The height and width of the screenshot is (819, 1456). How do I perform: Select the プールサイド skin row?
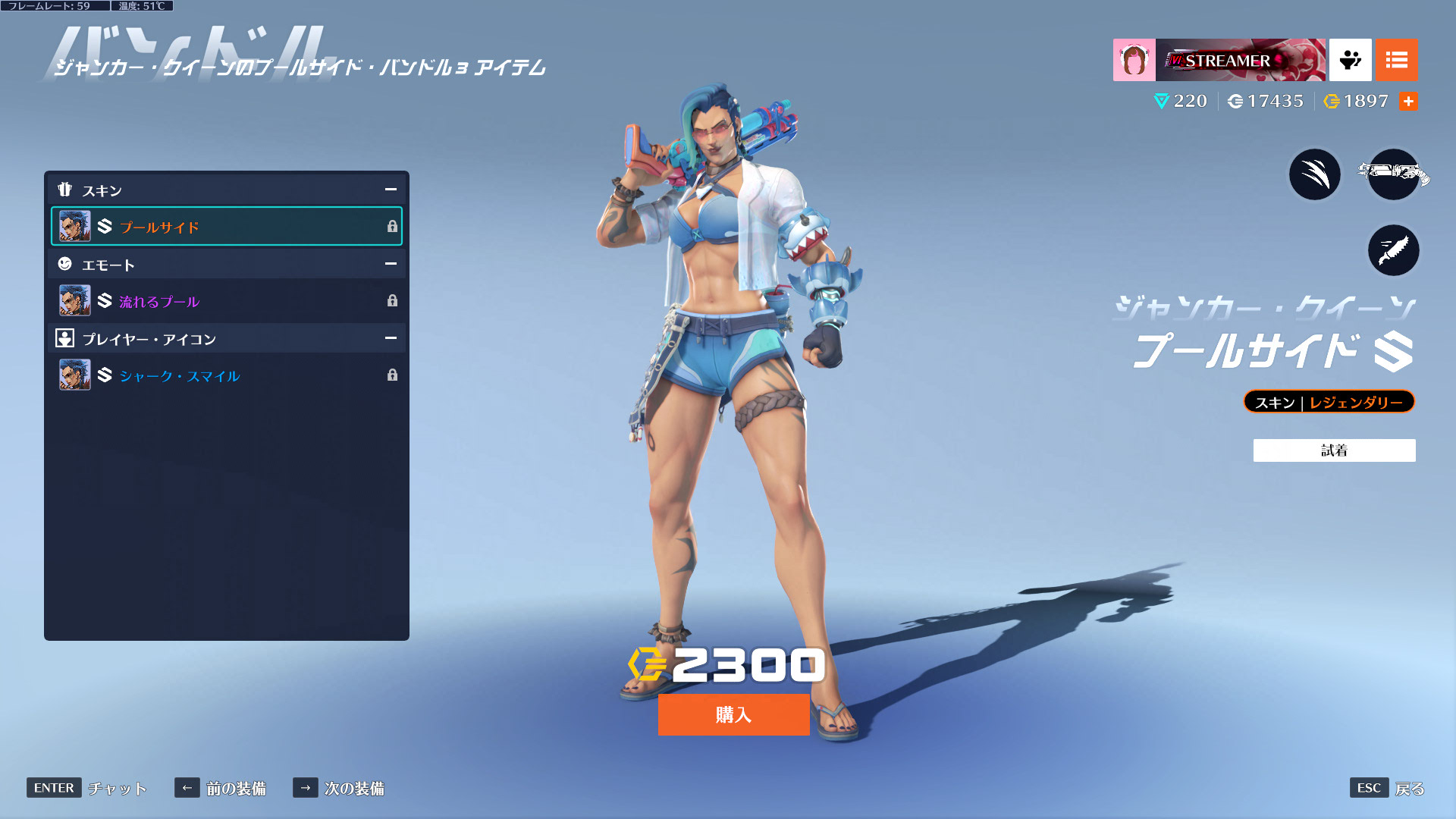pos(226,226)
